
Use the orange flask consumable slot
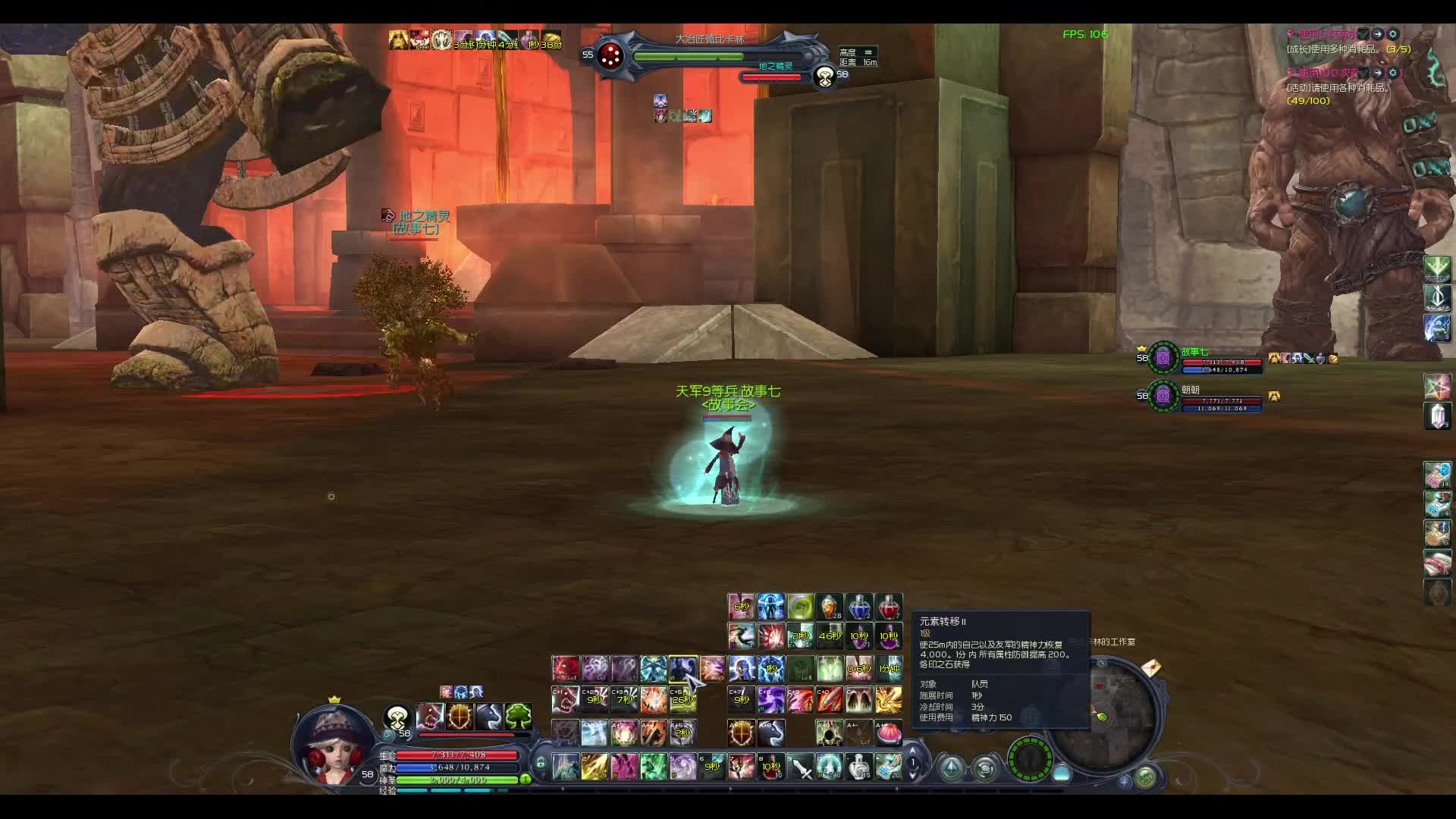830,607
